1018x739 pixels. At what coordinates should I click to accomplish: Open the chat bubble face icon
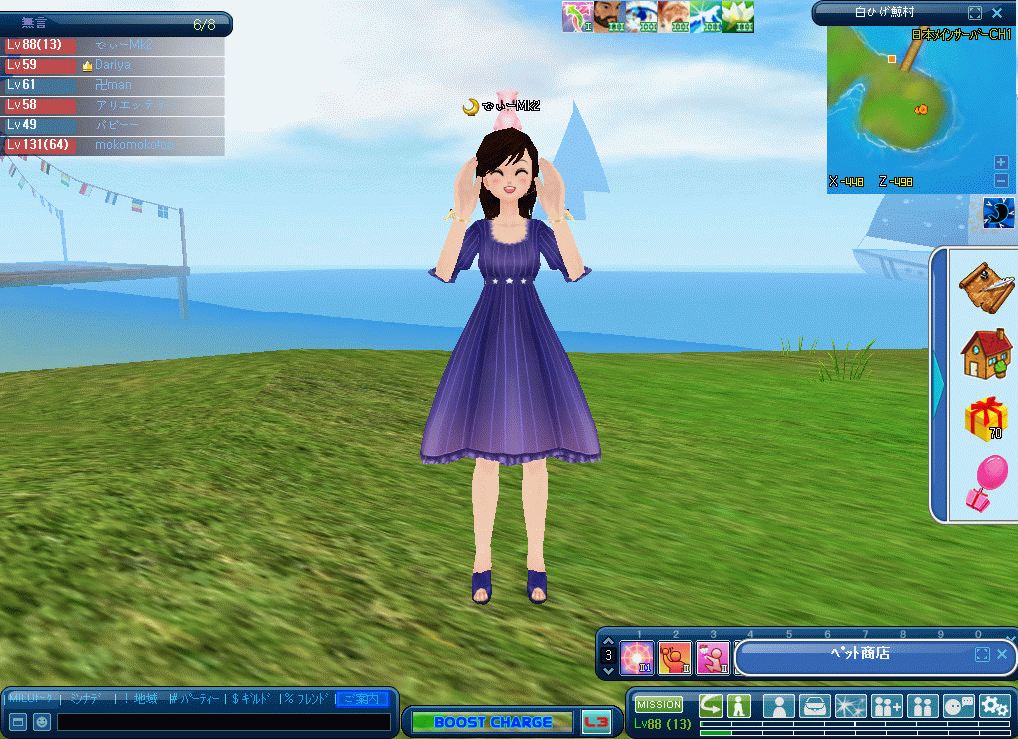point(959,706)
